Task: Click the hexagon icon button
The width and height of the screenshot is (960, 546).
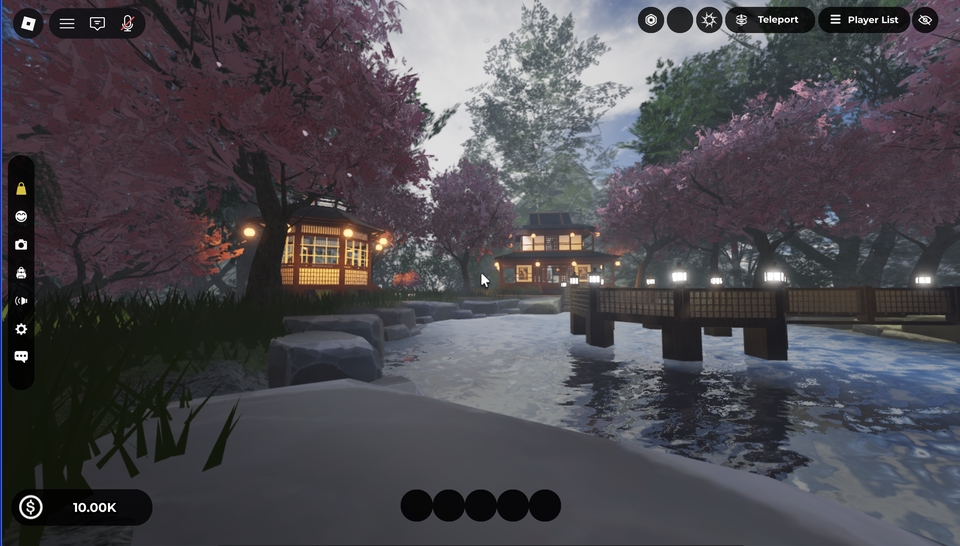Action: (651, 20)
